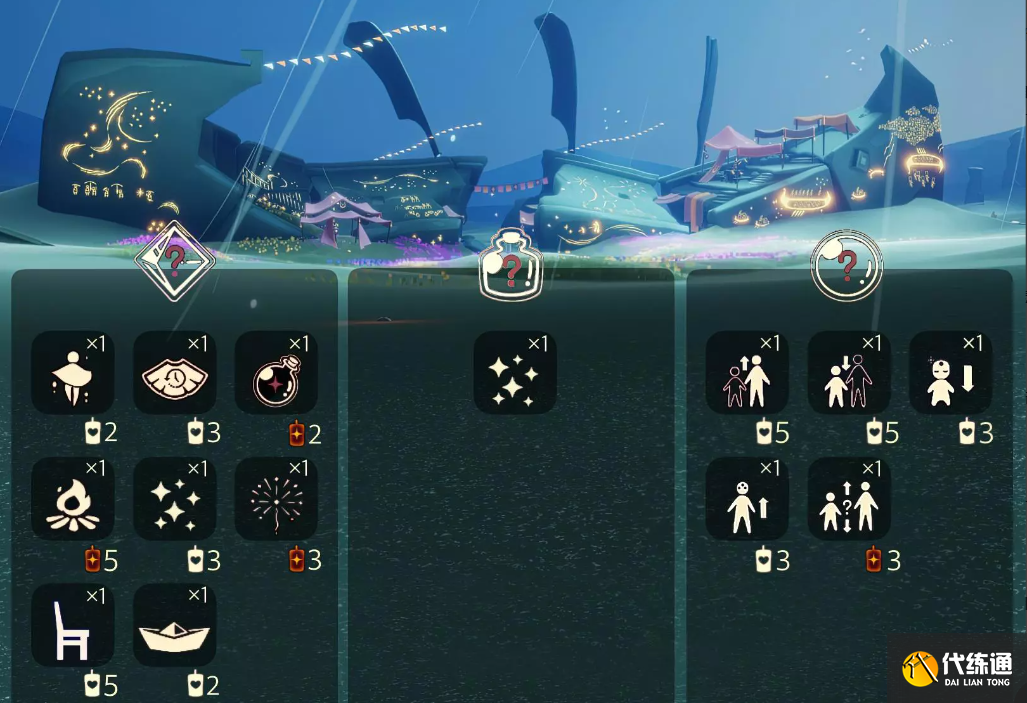
Task: Select the fireworks item
Action: tap(276, 499)
